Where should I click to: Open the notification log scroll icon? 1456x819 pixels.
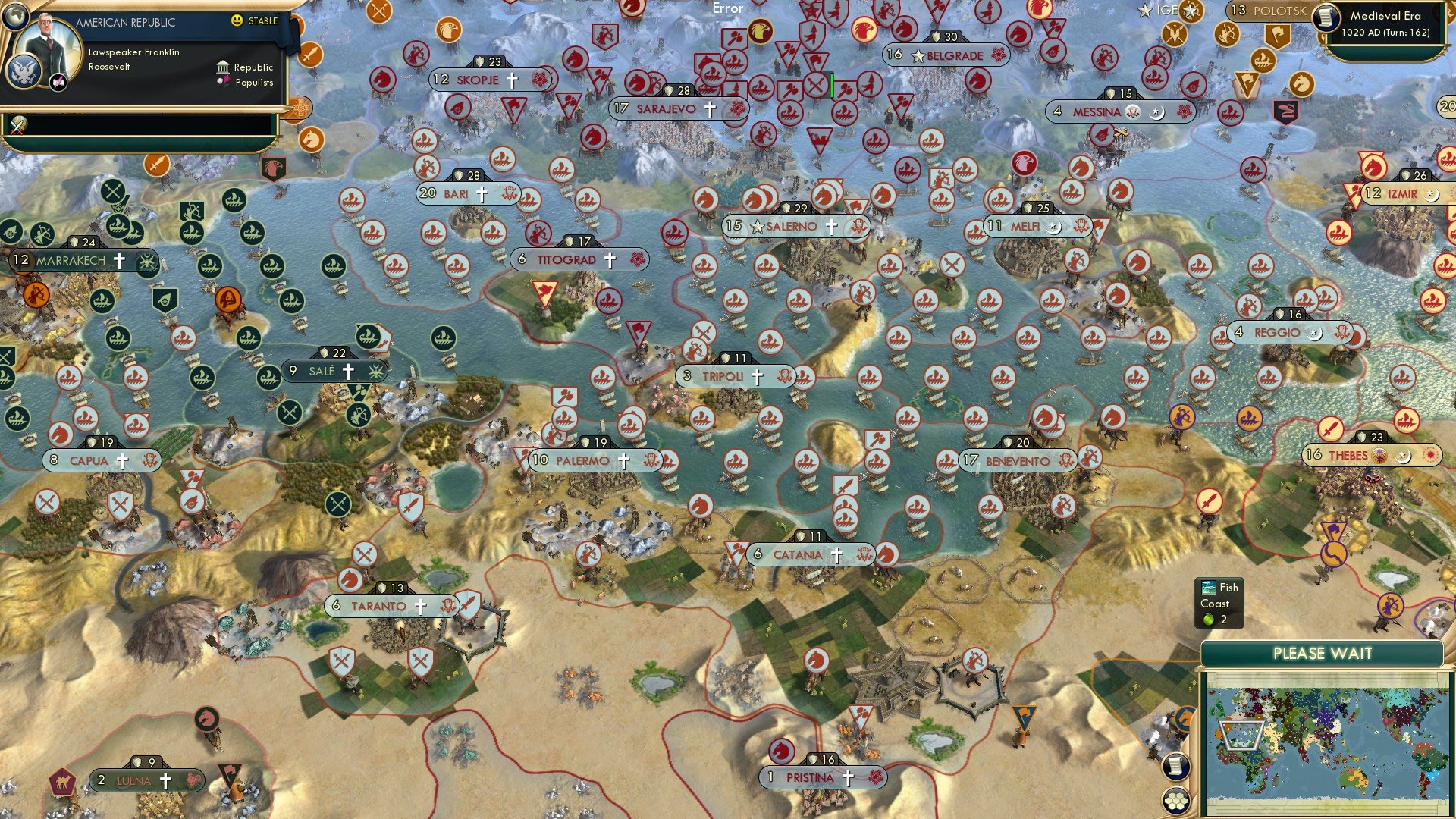(x=1176, y=765)
